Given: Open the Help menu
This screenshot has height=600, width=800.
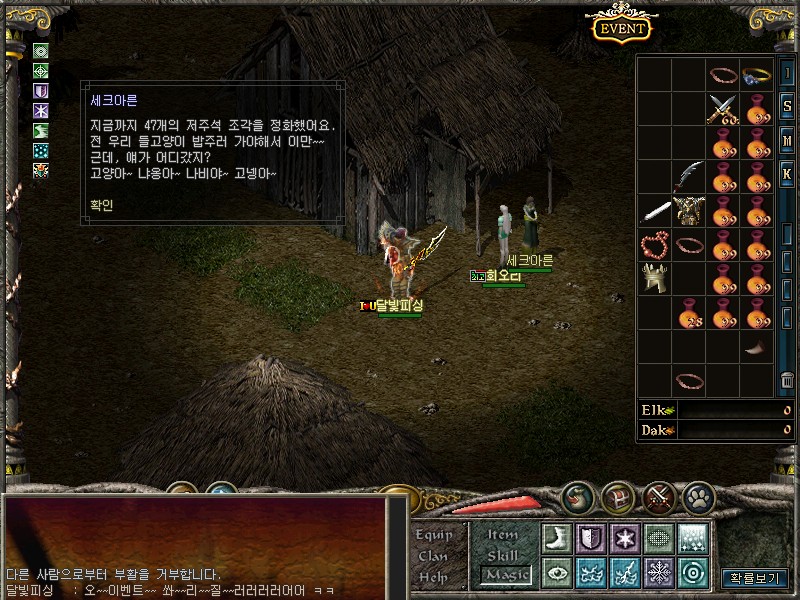Looking at the screenshot, I should (434, 577).
